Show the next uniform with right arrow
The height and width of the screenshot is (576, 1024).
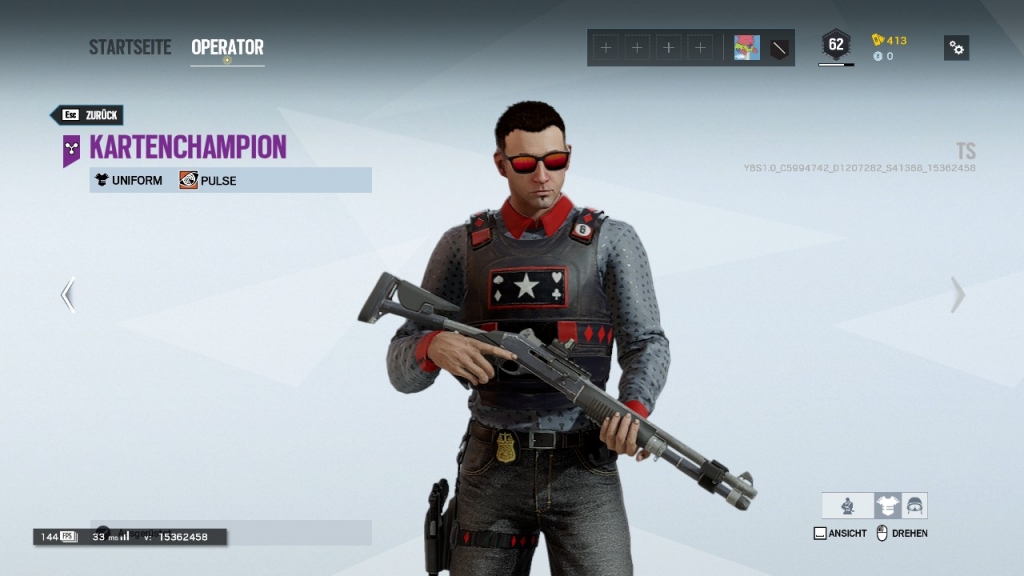click(x=957, y=295)
